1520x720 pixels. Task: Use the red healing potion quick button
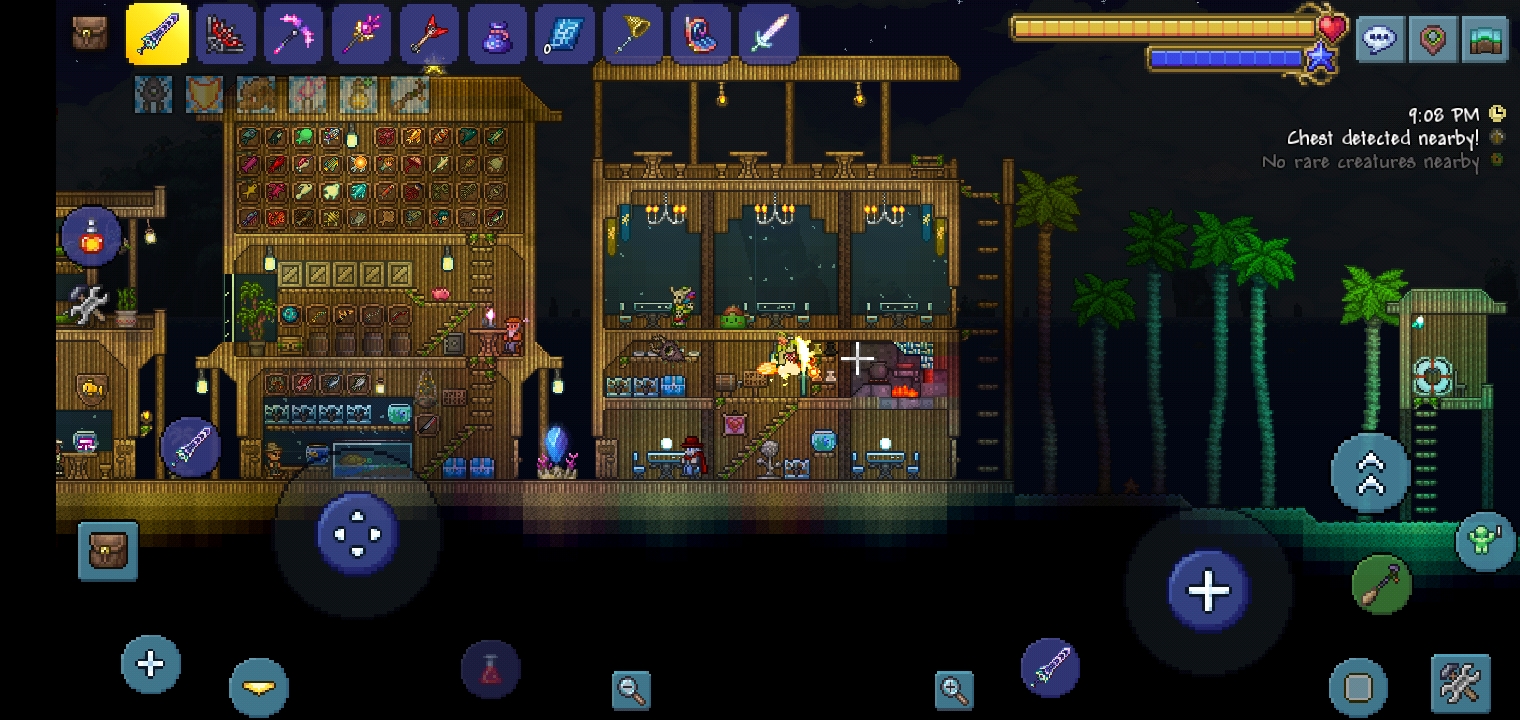[x=490, y=670]
